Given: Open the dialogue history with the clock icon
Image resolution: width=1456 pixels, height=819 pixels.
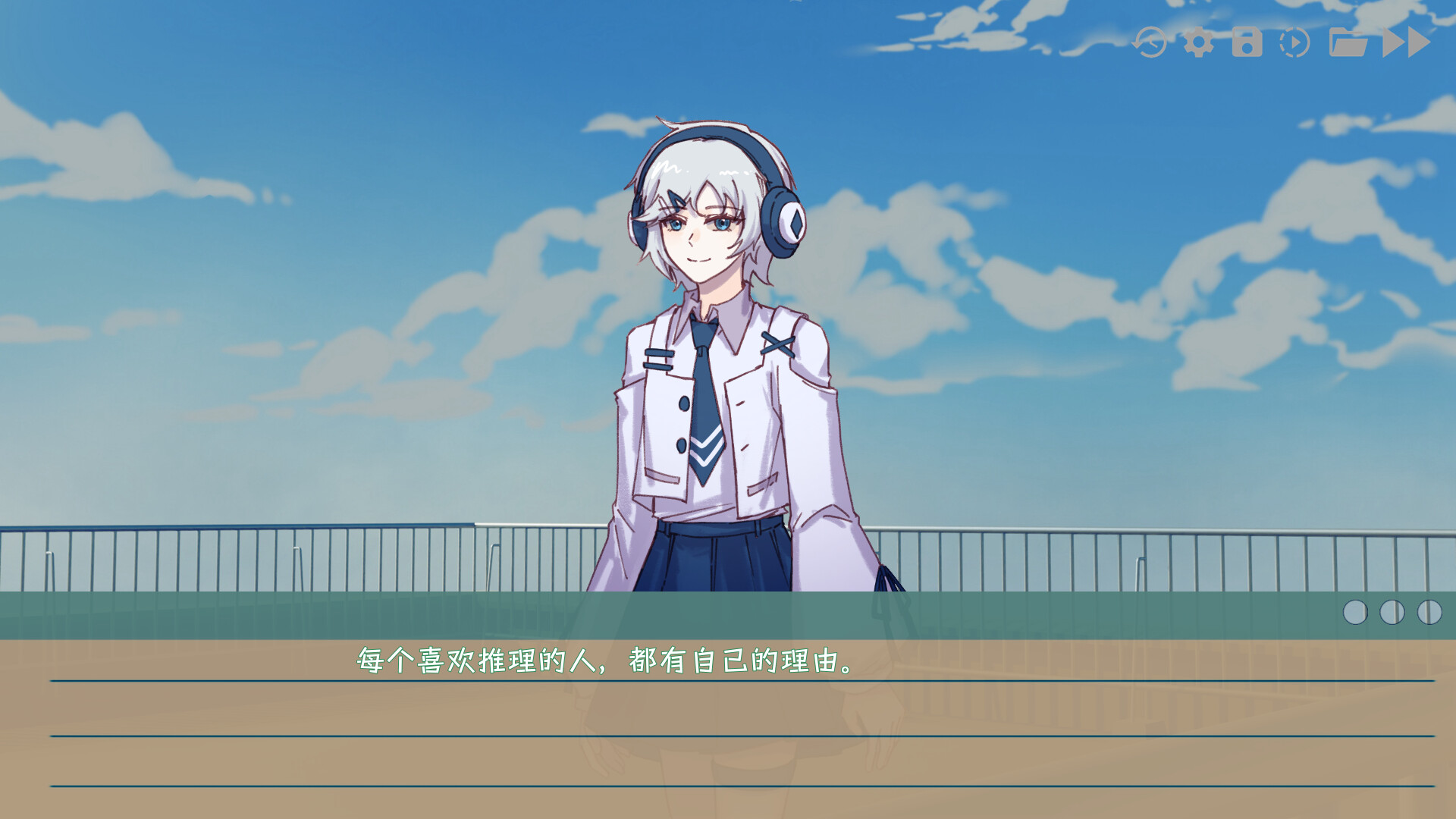Looking at the screenshot, I should pyautogui.click(x=1149, y=42).
